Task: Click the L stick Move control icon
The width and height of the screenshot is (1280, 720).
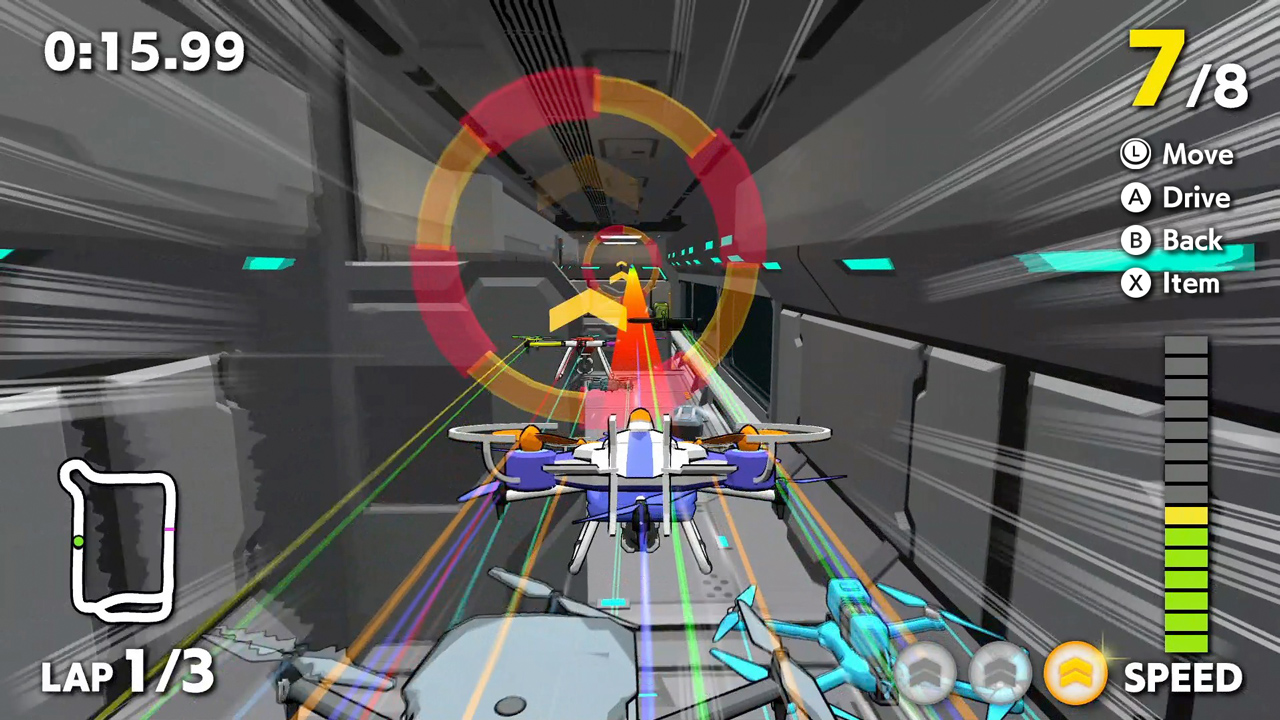Action: coord(1135,153)
